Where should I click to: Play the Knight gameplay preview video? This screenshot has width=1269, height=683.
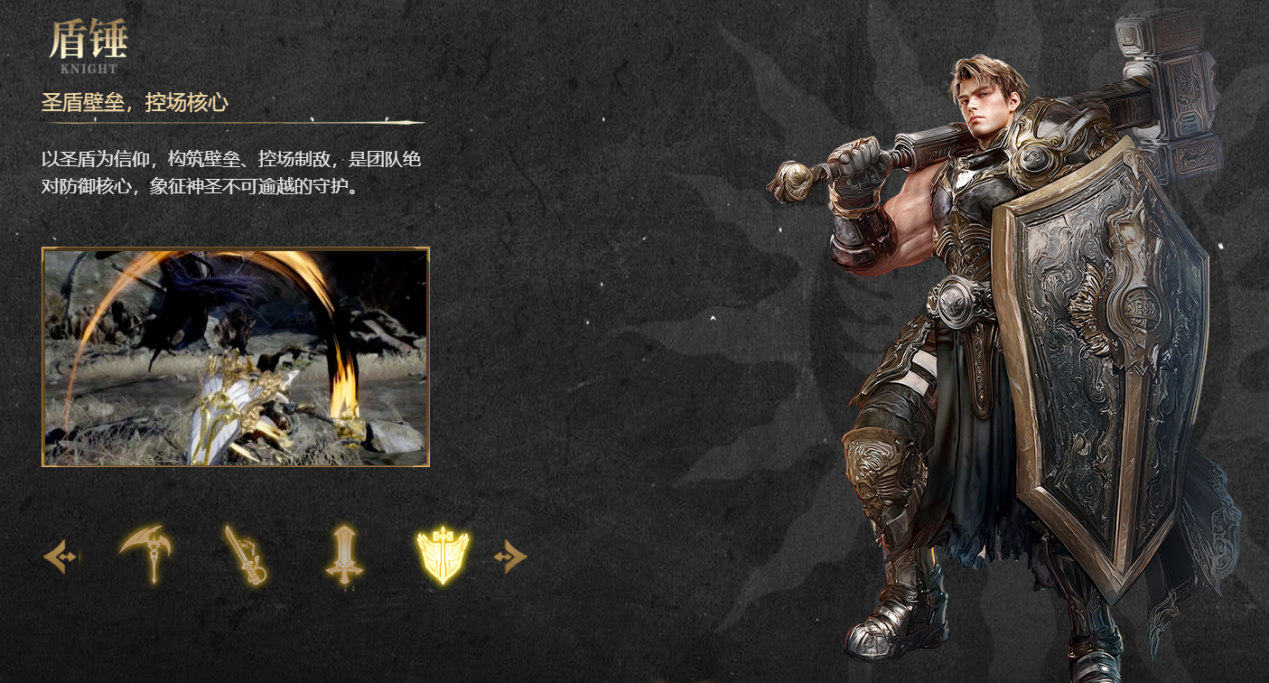point(235,357)
